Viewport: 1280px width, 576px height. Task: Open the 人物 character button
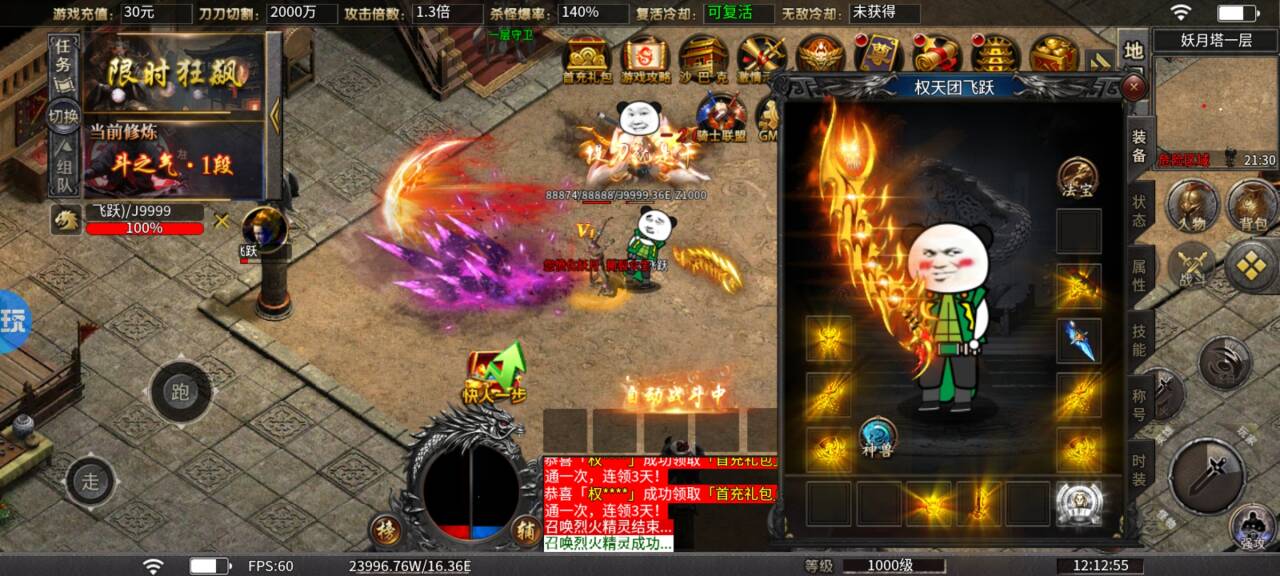(x=1191, y=204)
